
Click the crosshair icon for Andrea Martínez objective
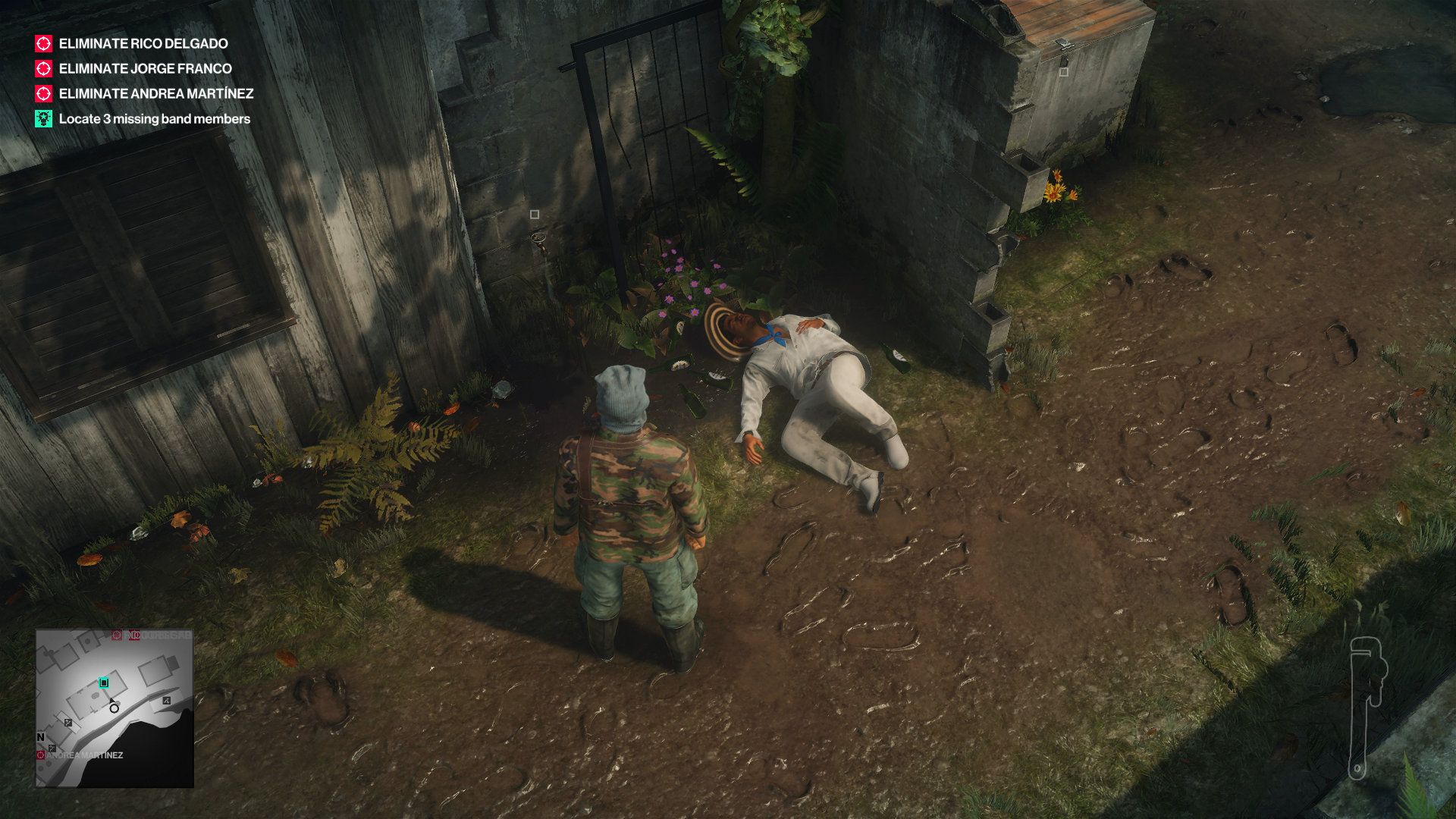[42, 94]
